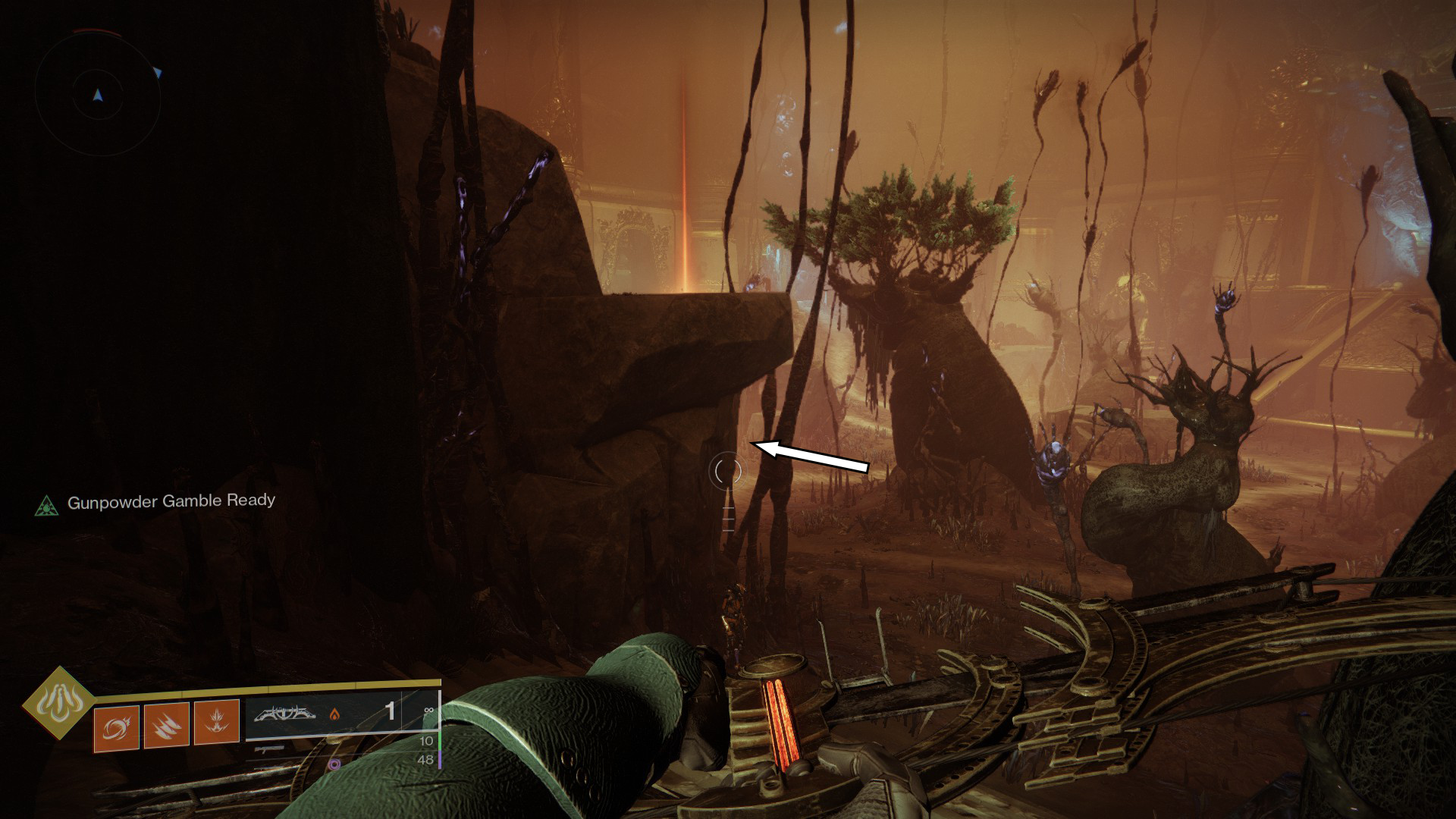Activate the golden diamond super ability icon
This screenshot has height=819, width=1456.
[58, 703]
